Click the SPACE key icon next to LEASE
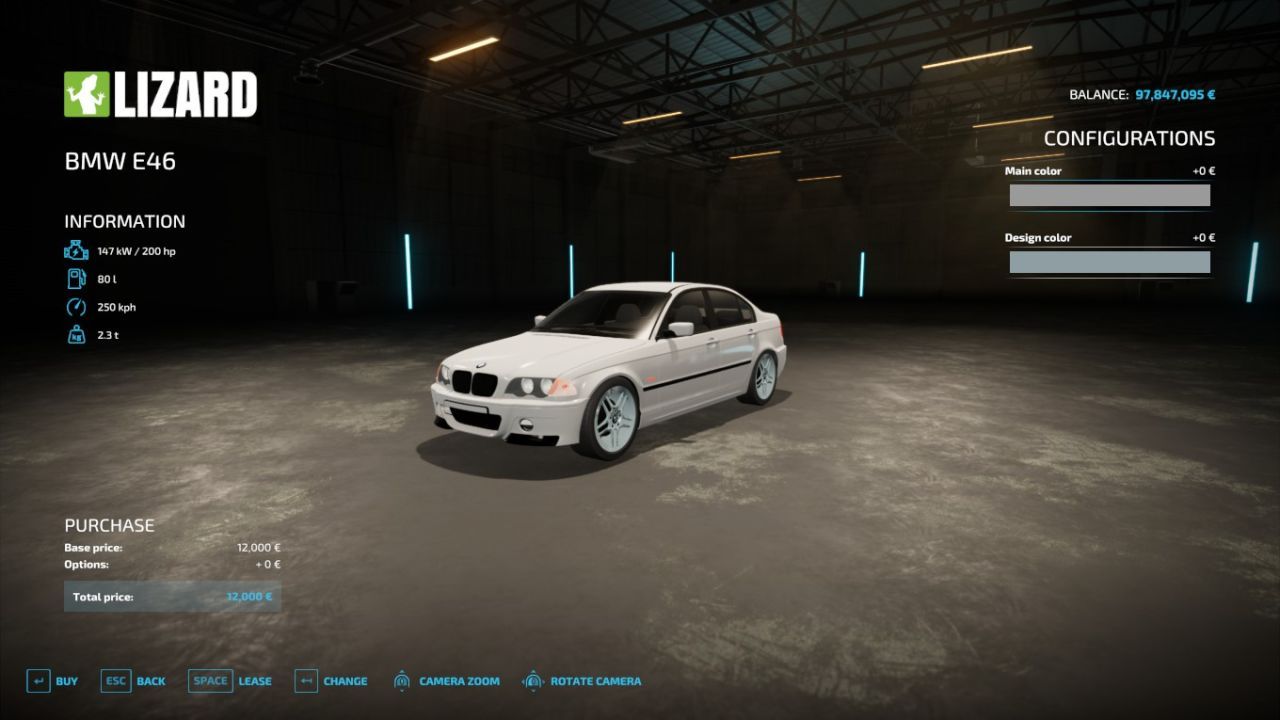 [x=210, y=680]
